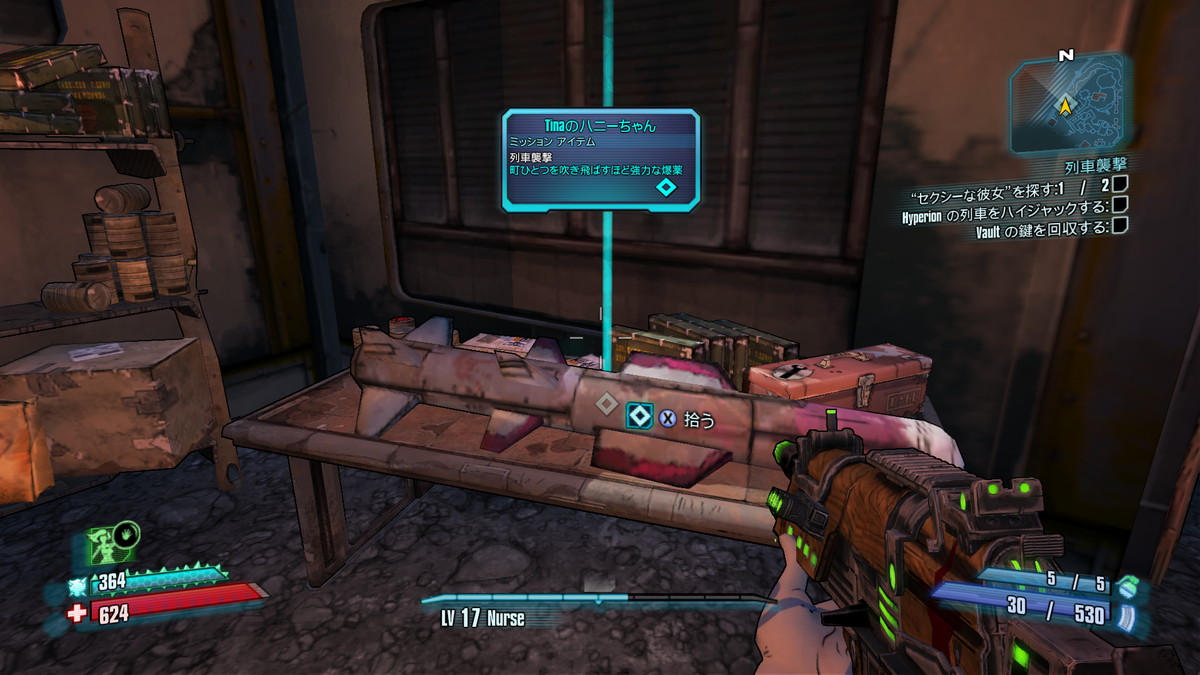This screenshot has height=675, width=1200.
Task: Click the yellow player arrow on the minimap
Action: click(1066, 104)
